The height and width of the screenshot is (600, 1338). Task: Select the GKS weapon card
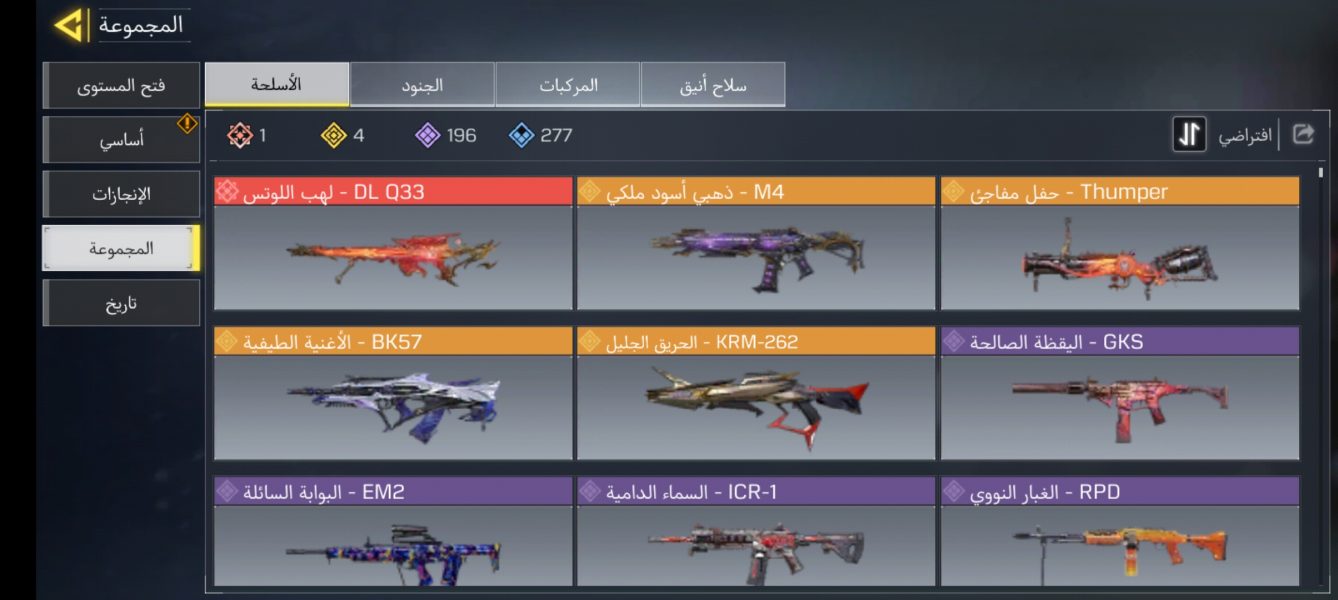point(1120,394)
